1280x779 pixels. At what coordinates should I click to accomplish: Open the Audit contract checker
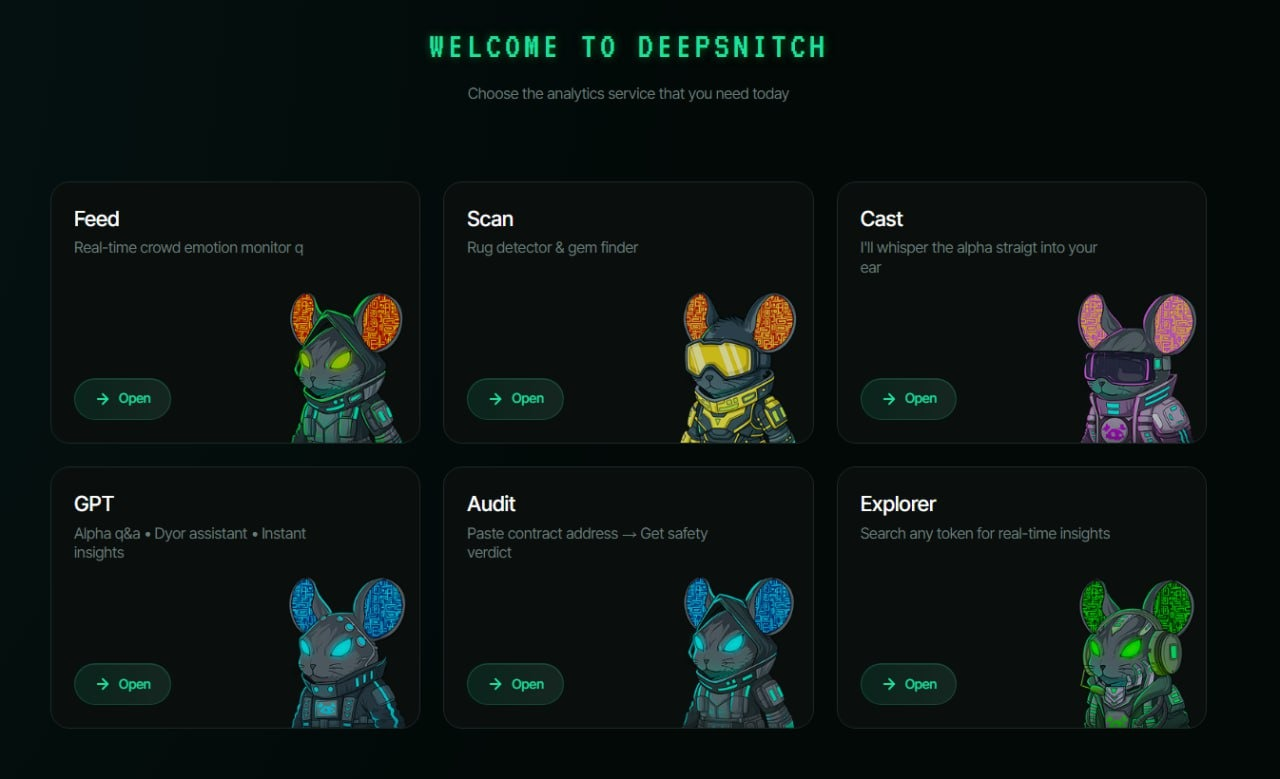coord(515,684)
